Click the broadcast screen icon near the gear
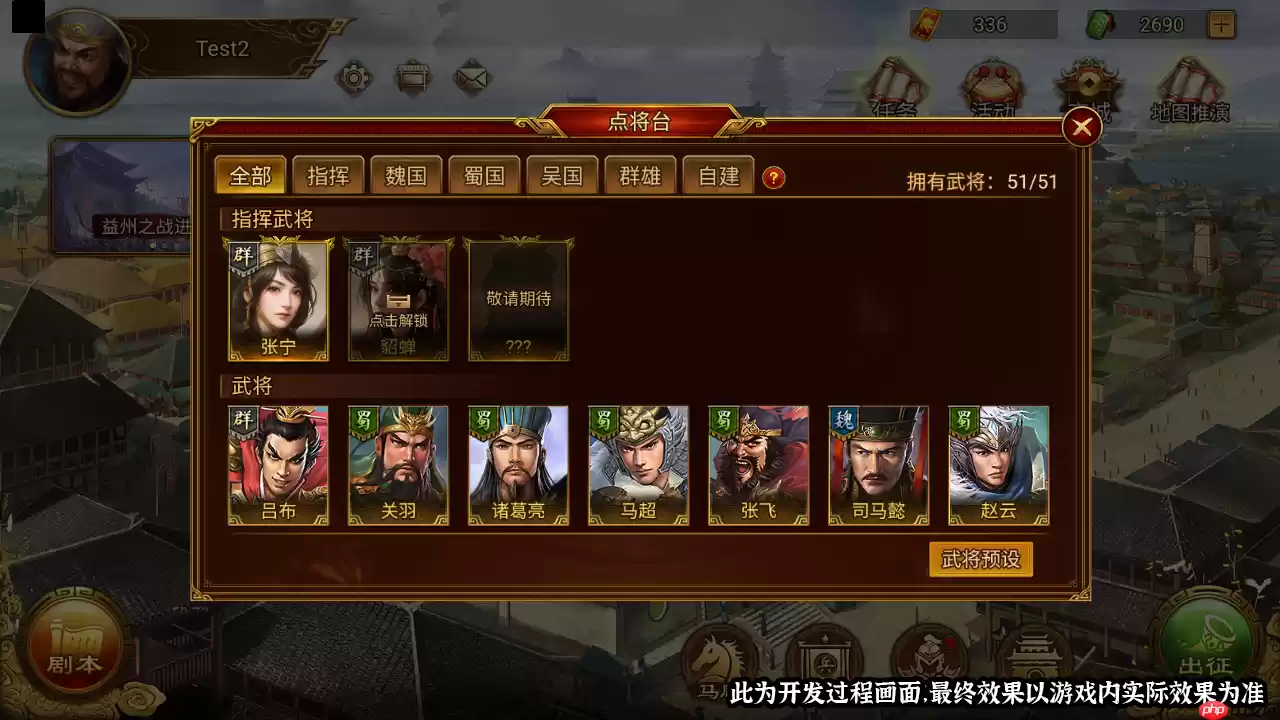Screen dimensions: 1280x720 (x=414, y=77)
